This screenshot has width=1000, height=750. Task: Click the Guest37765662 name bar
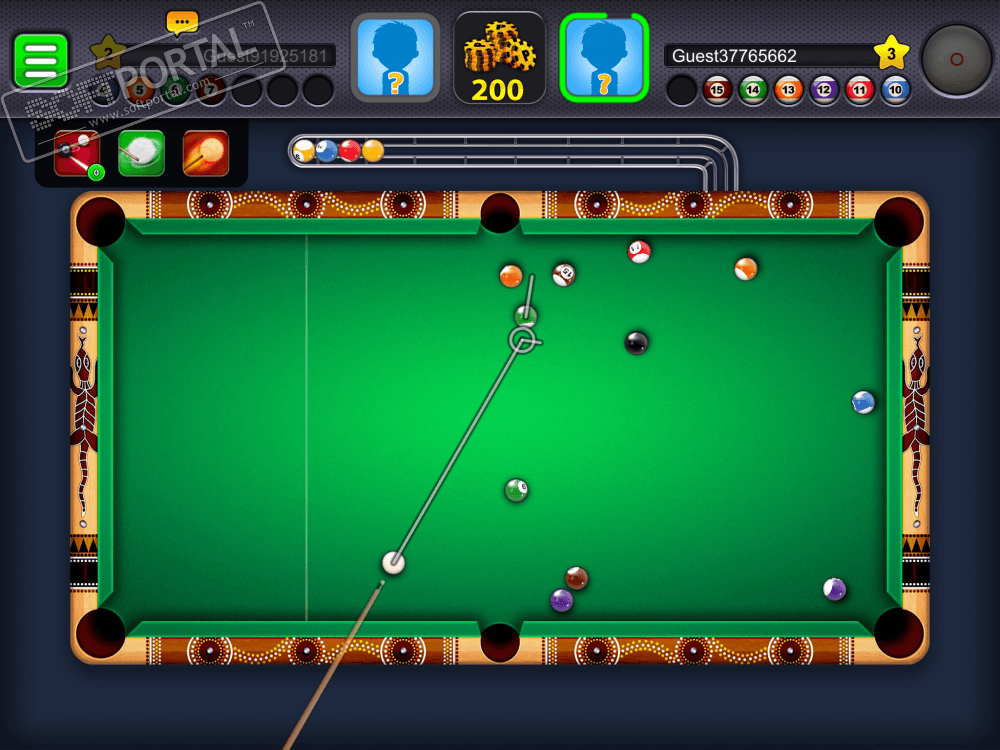(767, 56)
